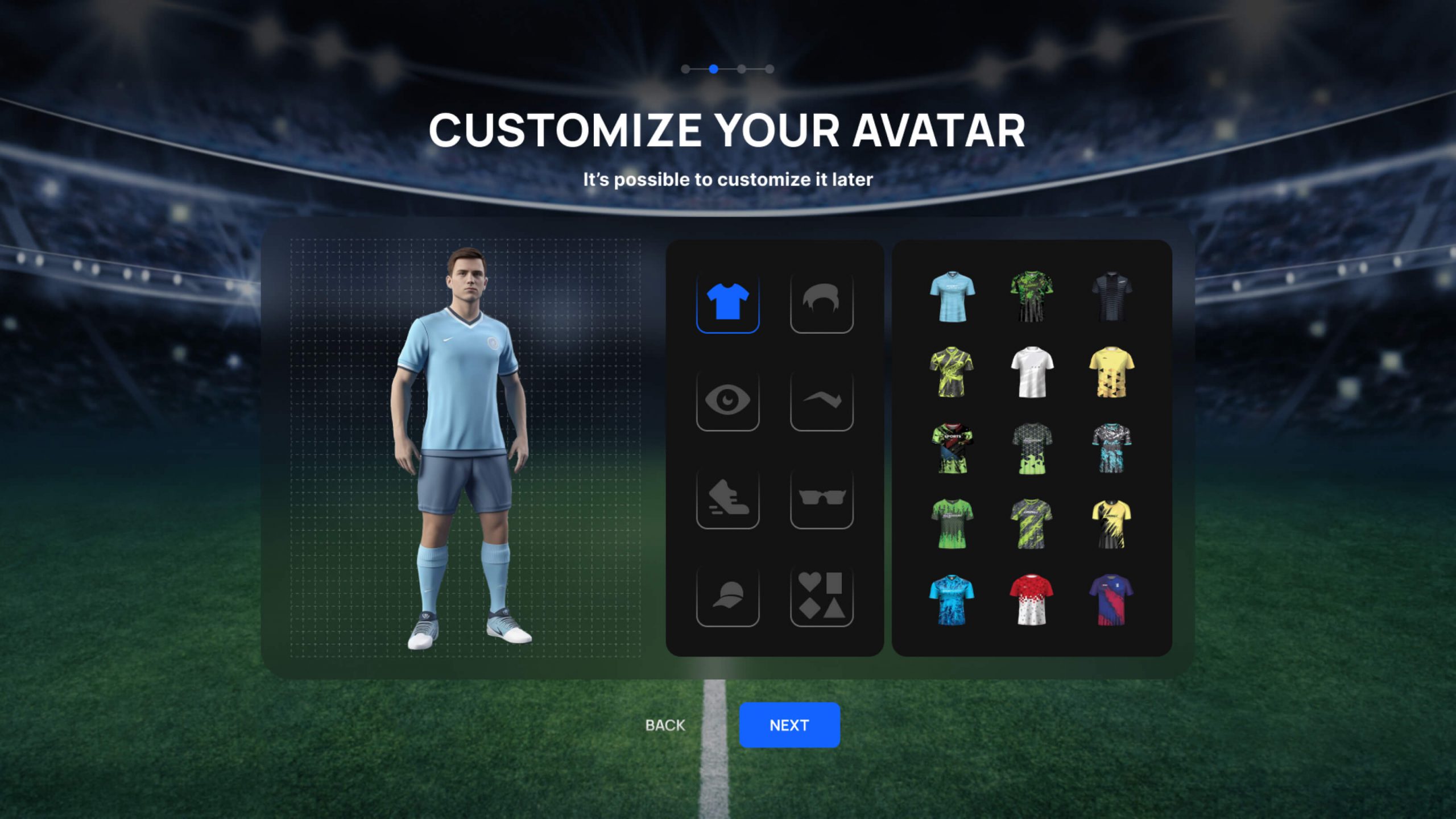Choose the eyebrow category
Image resolution: width=1456 pixels, height=819 pixels.
click(821, 400)
